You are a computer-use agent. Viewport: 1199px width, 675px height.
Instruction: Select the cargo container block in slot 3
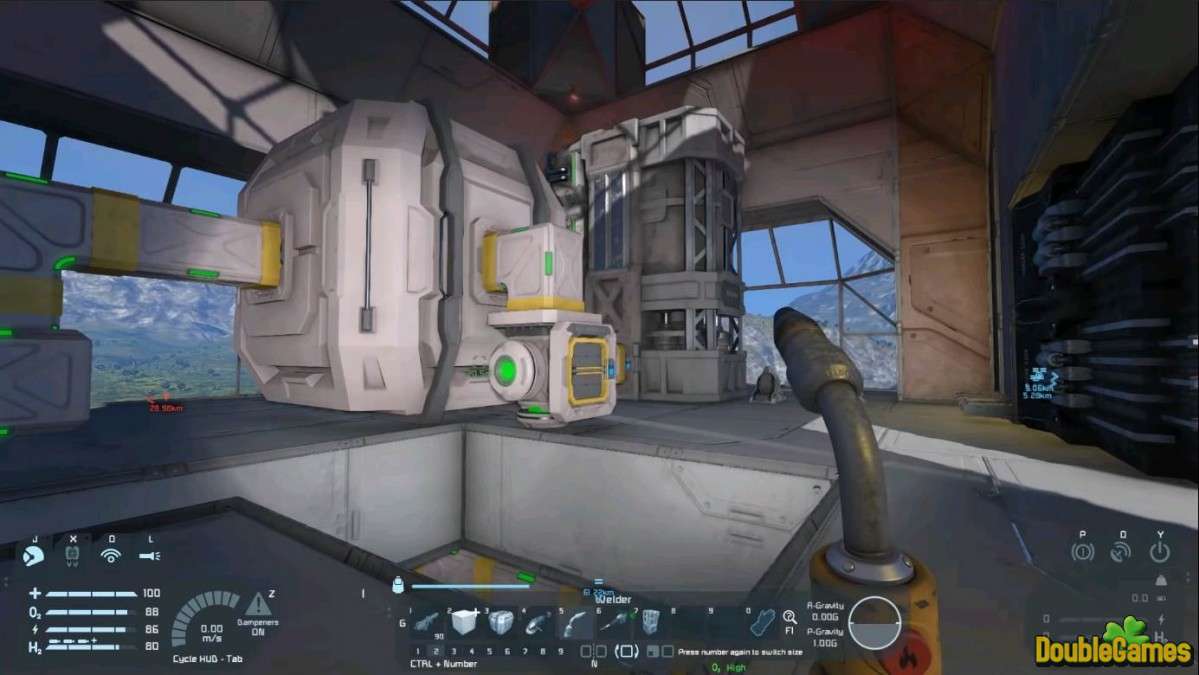click(499, 623)
